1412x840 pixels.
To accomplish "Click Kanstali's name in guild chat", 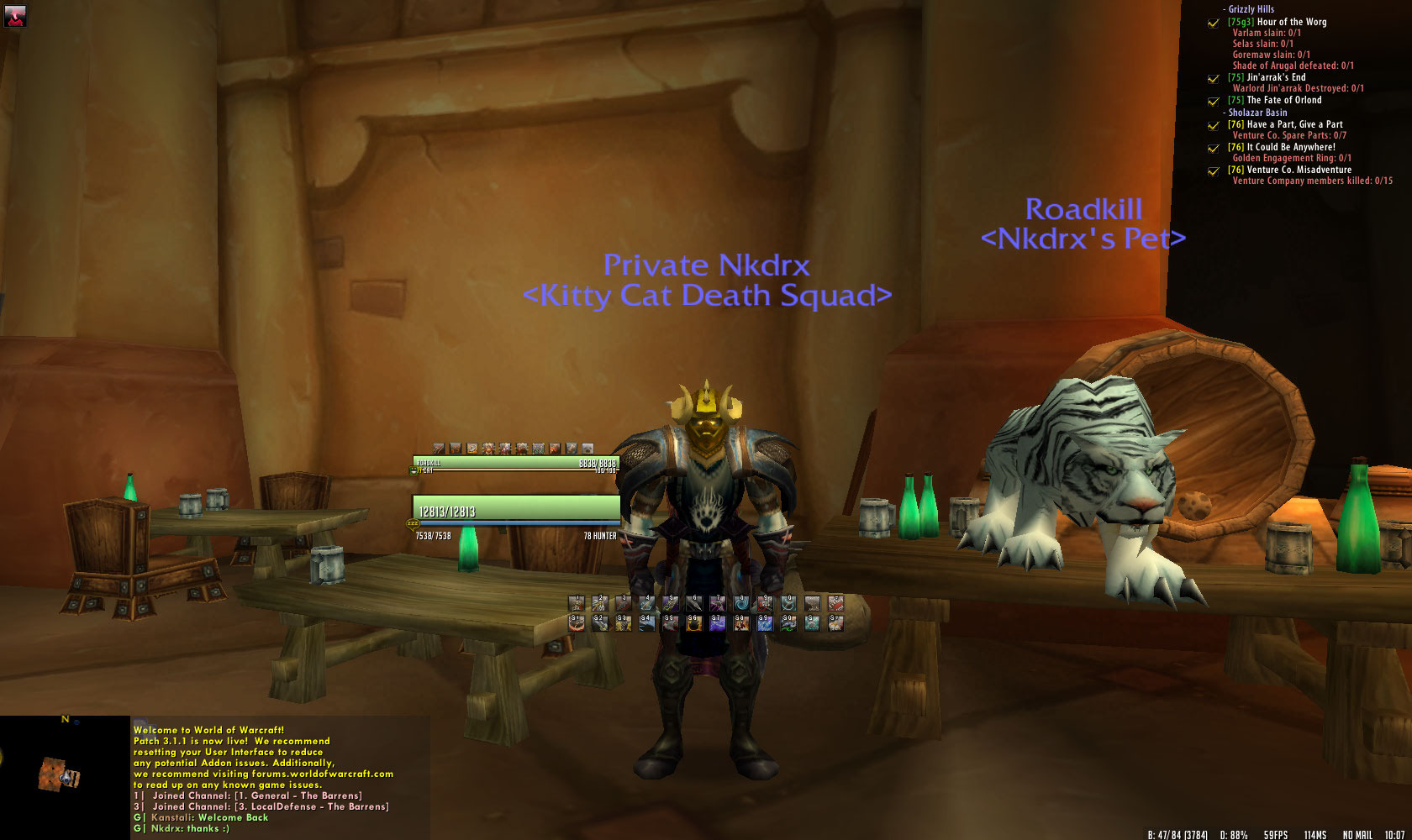I will (x=172, y=817).
